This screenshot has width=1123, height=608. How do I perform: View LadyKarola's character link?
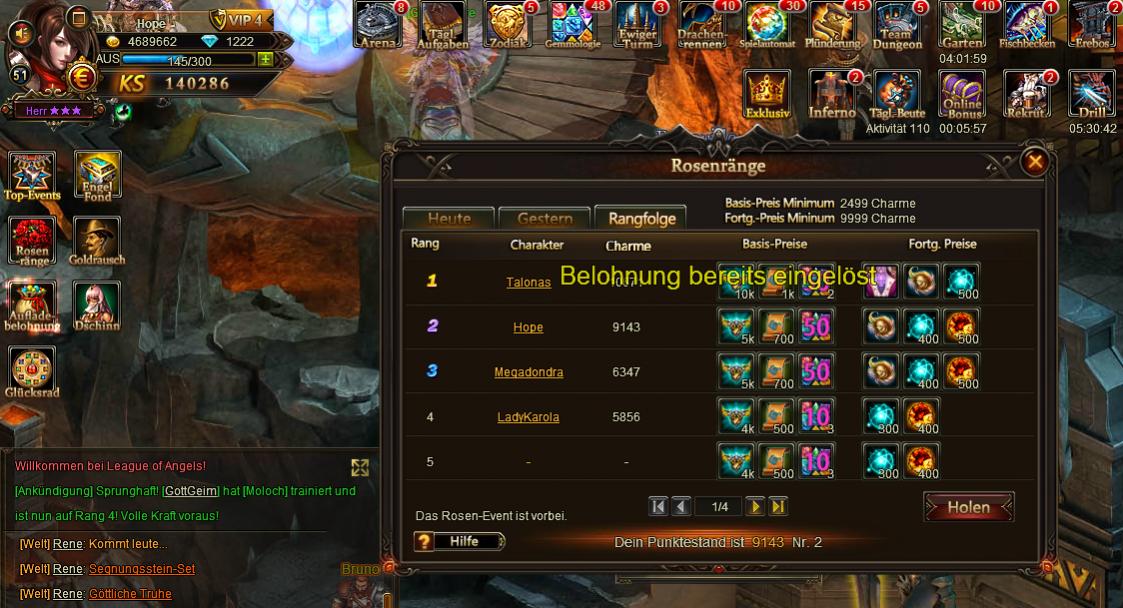pyautogui.click(x=528, y=417)
